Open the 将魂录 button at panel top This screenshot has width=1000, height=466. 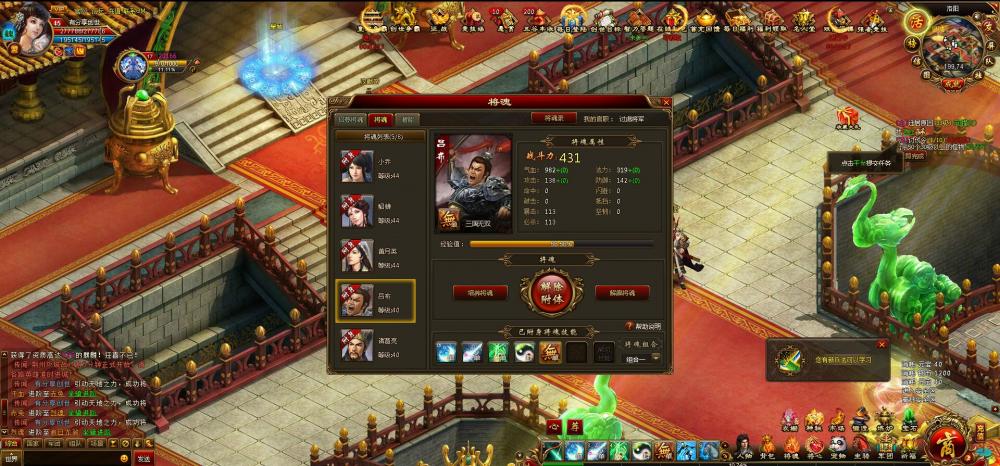[554, 118]
